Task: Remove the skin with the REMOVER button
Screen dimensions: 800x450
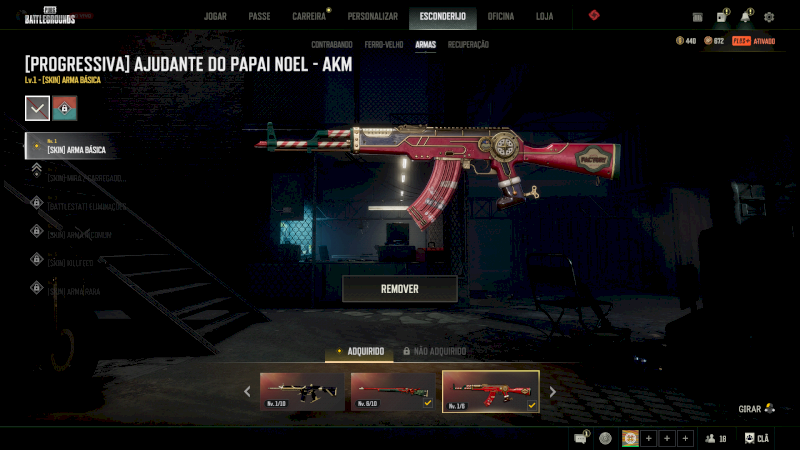Action: pos(399,289)
